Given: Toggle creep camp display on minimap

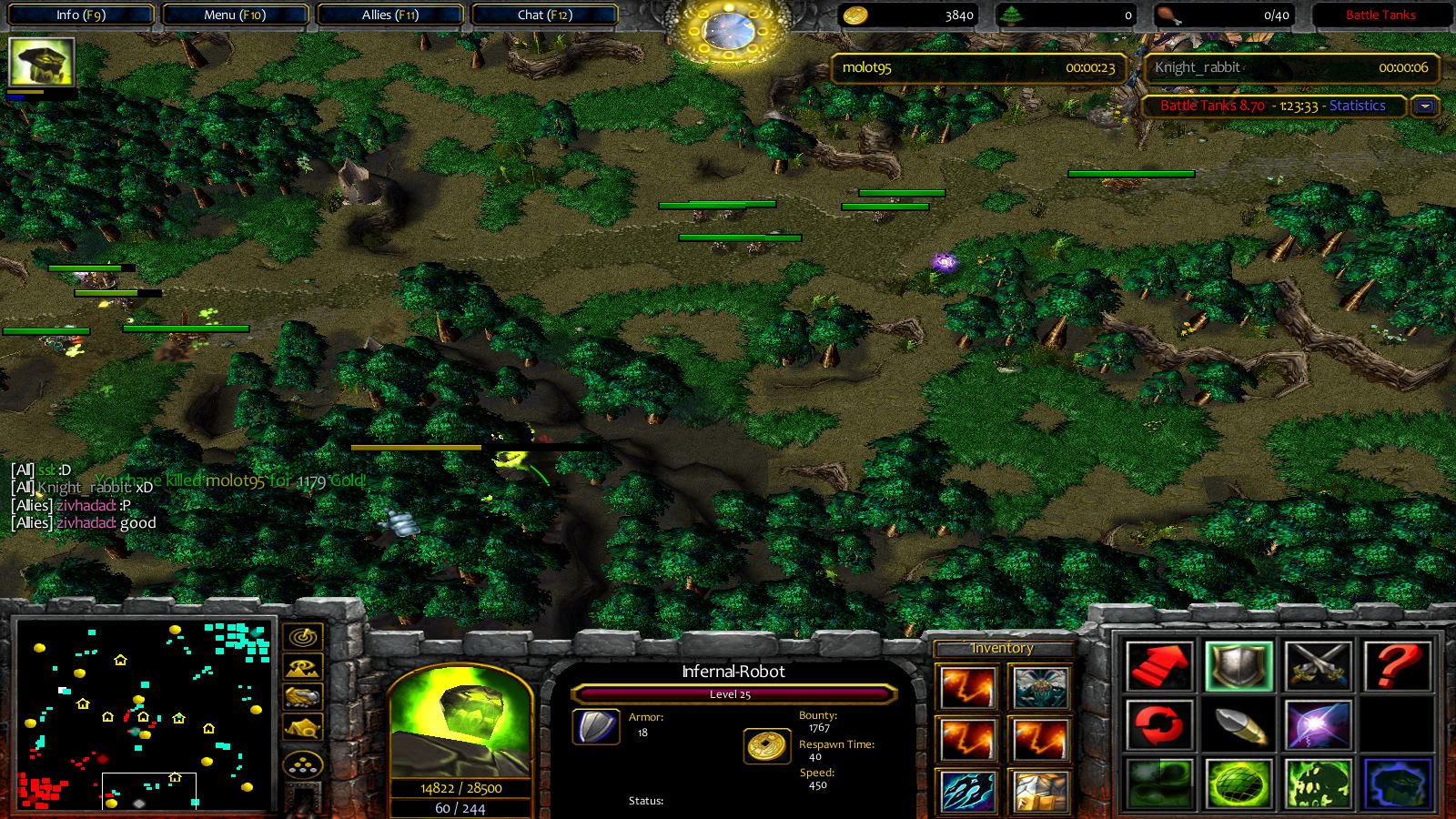Looking at the screenshot, I should 303,728.
